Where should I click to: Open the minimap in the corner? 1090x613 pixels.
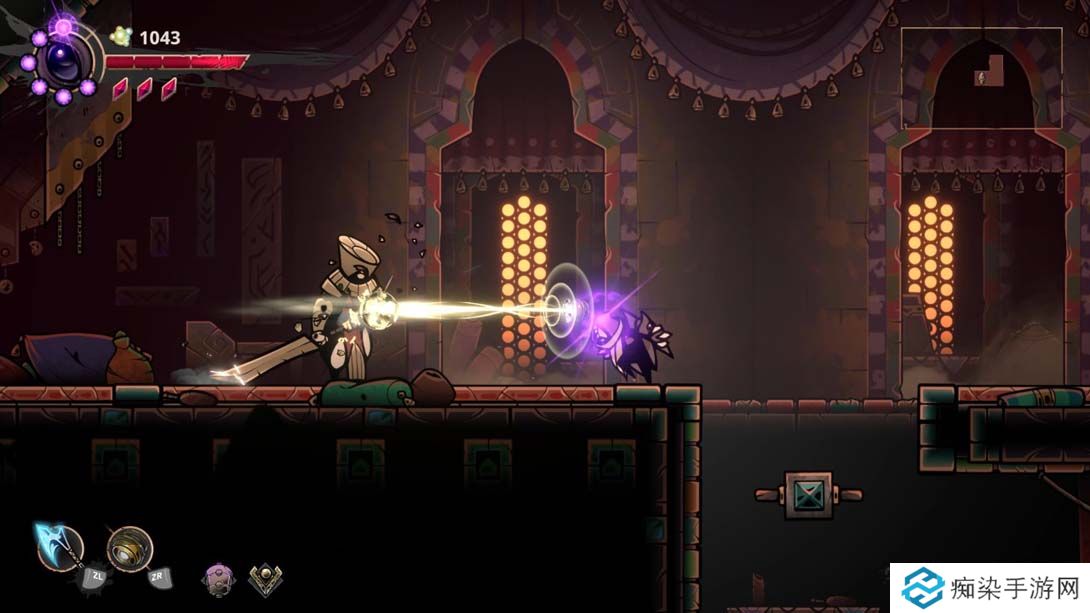pos(981,77)
